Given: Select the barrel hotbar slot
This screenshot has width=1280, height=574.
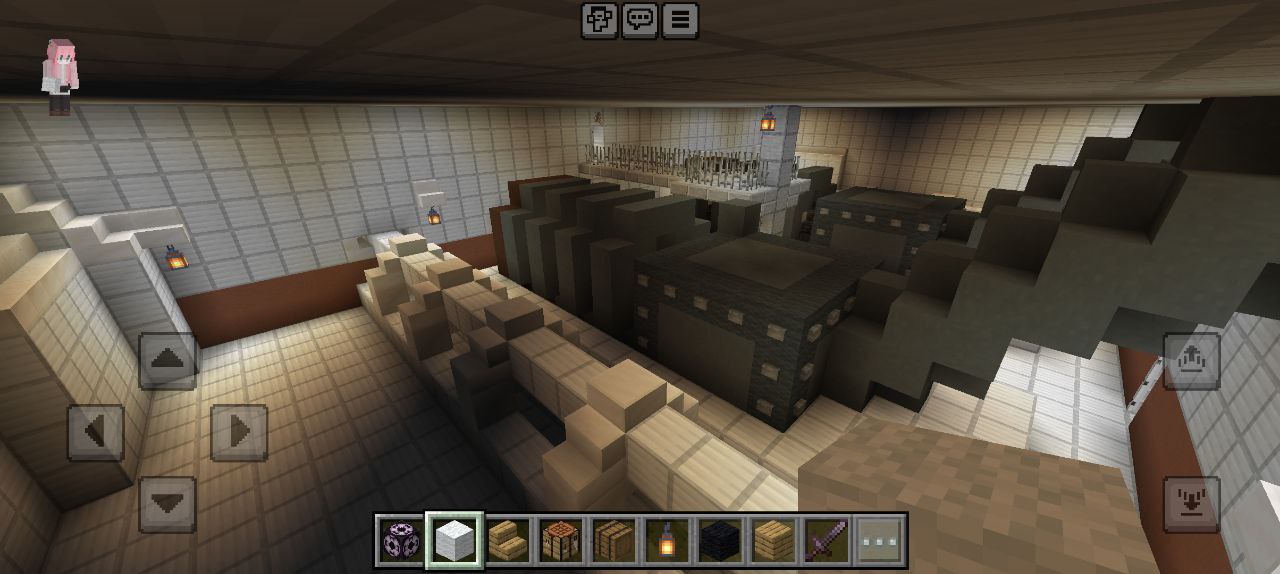Looking at the screenshot, I should [x=614, y=541].
